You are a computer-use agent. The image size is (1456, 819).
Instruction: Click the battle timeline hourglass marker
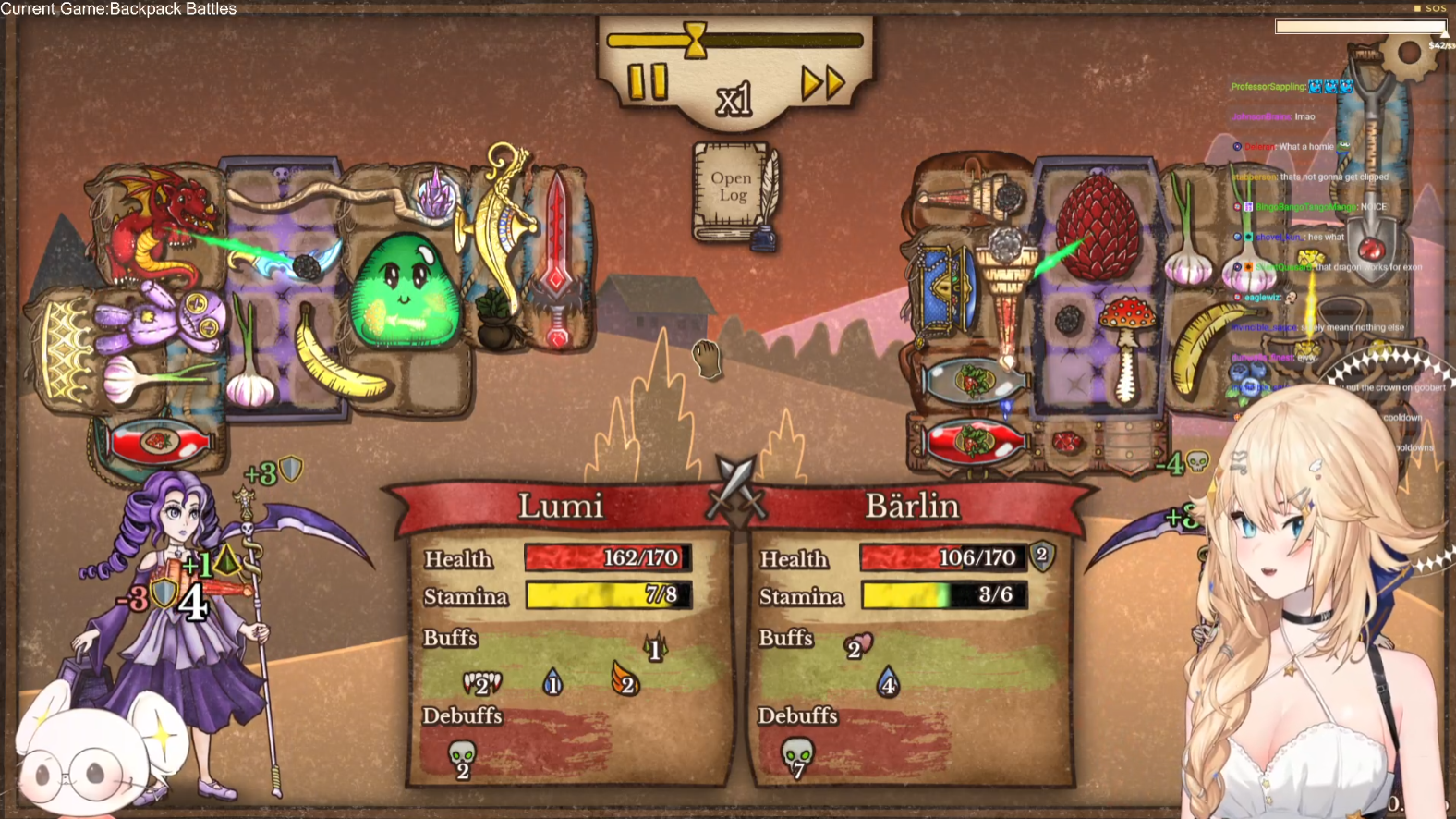point(696,40)
